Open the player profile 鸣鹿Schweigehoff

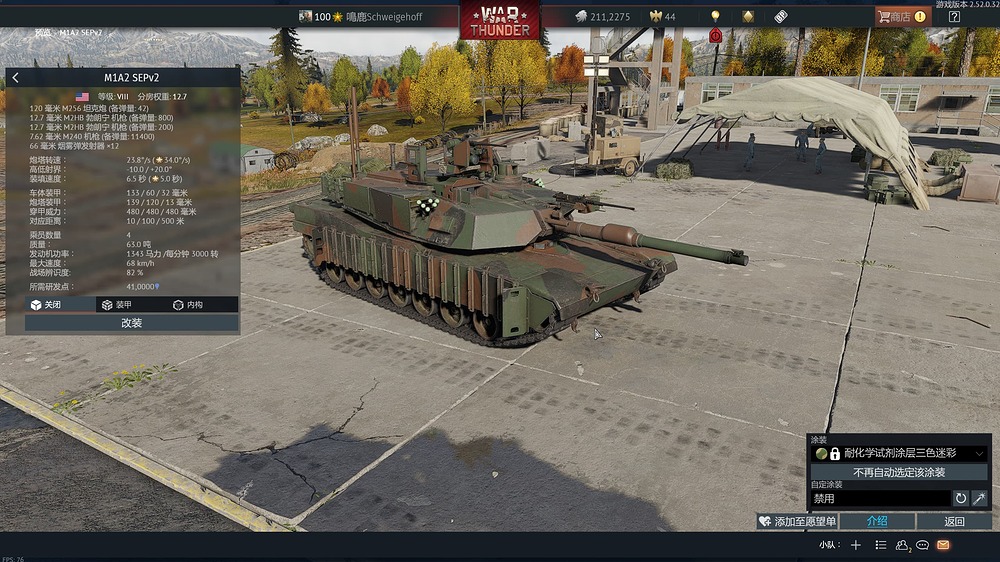click(377, 16)
